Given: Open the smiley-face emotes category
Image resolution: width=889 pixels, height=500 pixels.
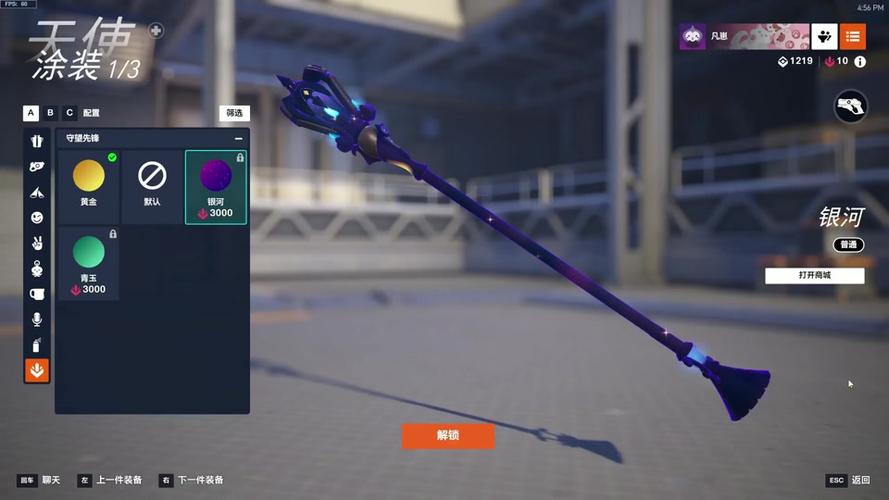Looking at the screenshot, I should [x=37, y=217].
